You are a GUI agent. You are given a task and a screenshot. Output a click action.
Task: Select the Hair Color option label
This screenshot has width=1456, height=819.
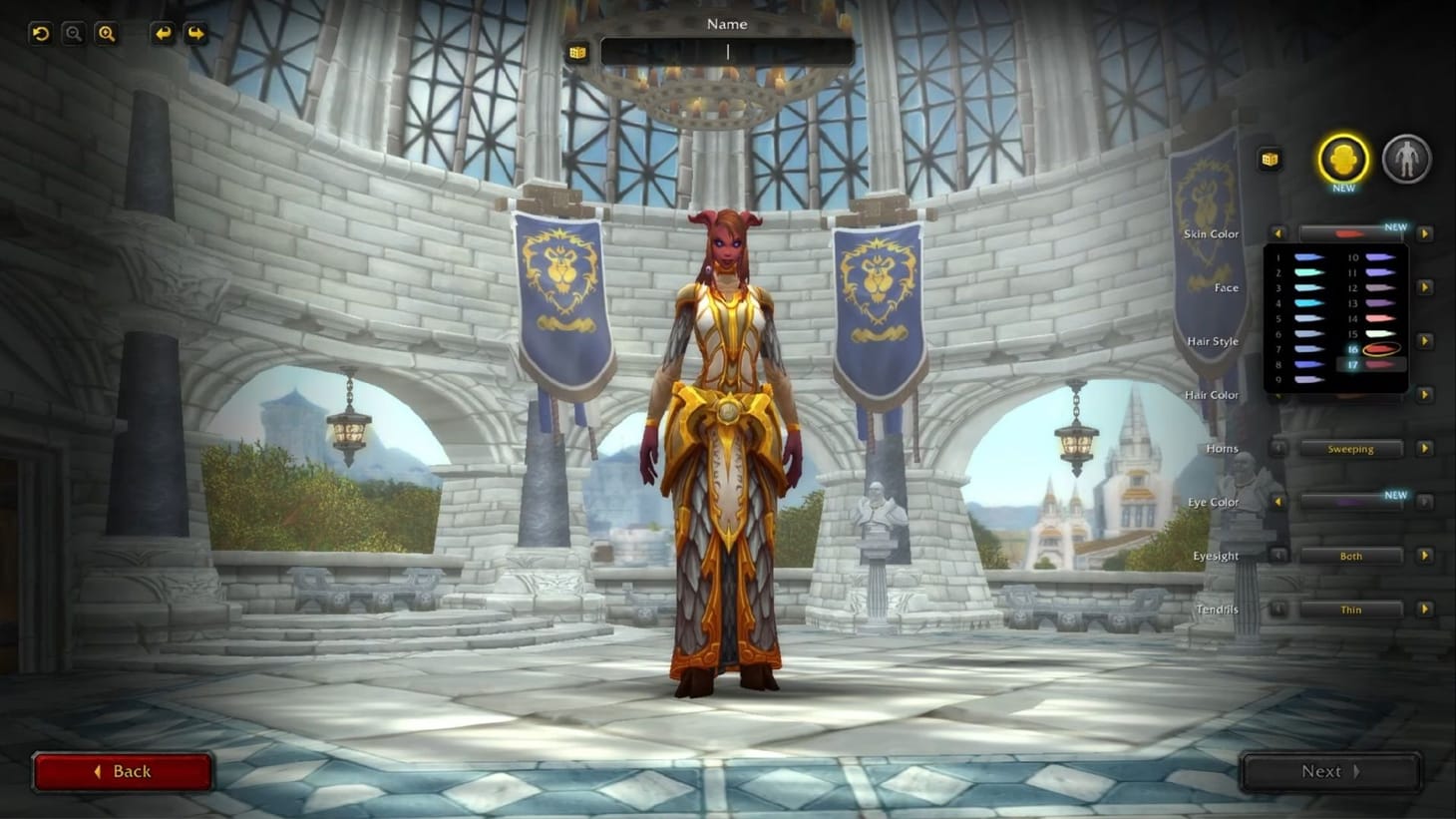pyautogui.click(x=1211, y=395)
